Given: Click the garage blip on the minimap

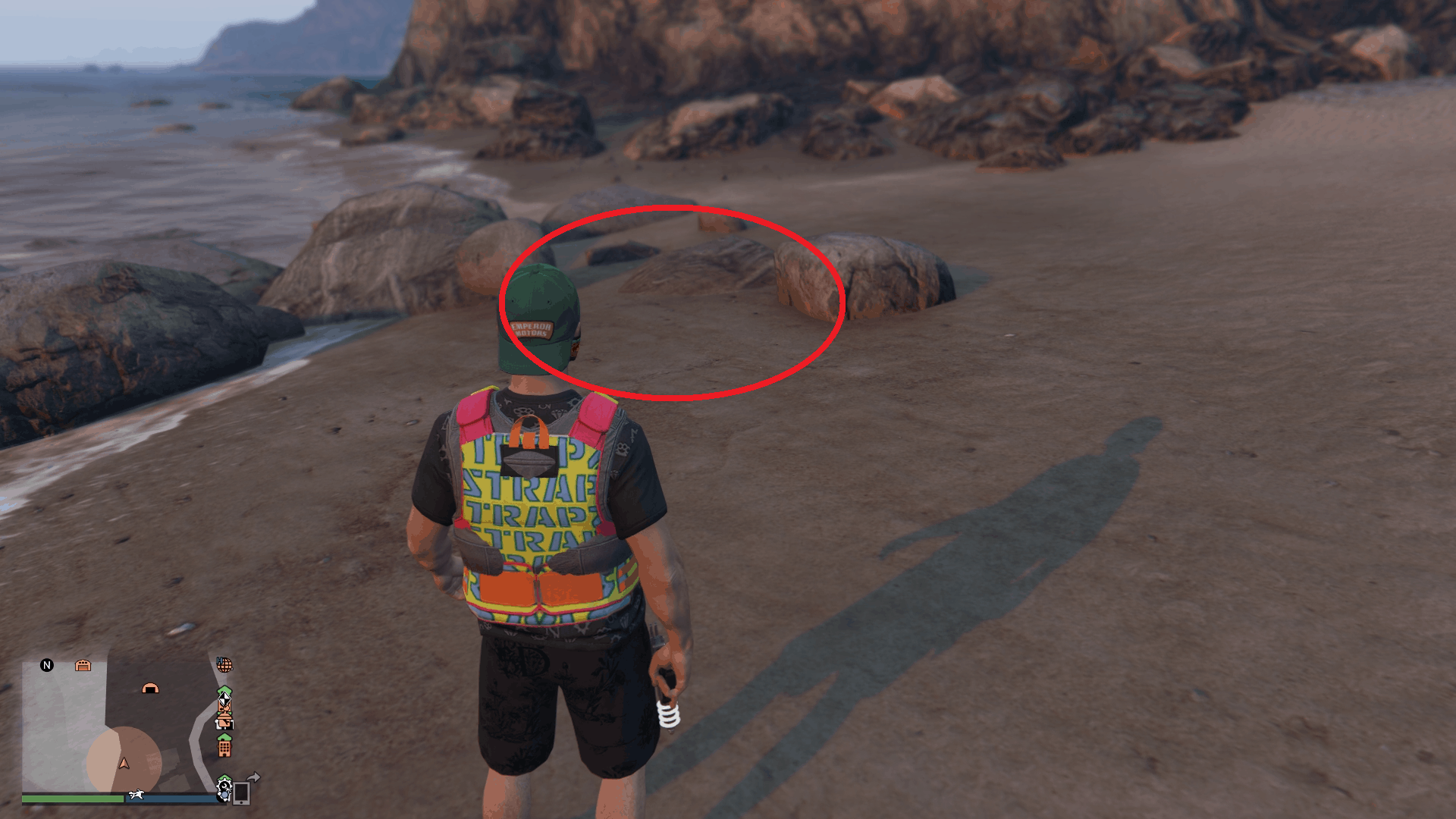Looking at the screenshot, I should click(x=83, y=664).
